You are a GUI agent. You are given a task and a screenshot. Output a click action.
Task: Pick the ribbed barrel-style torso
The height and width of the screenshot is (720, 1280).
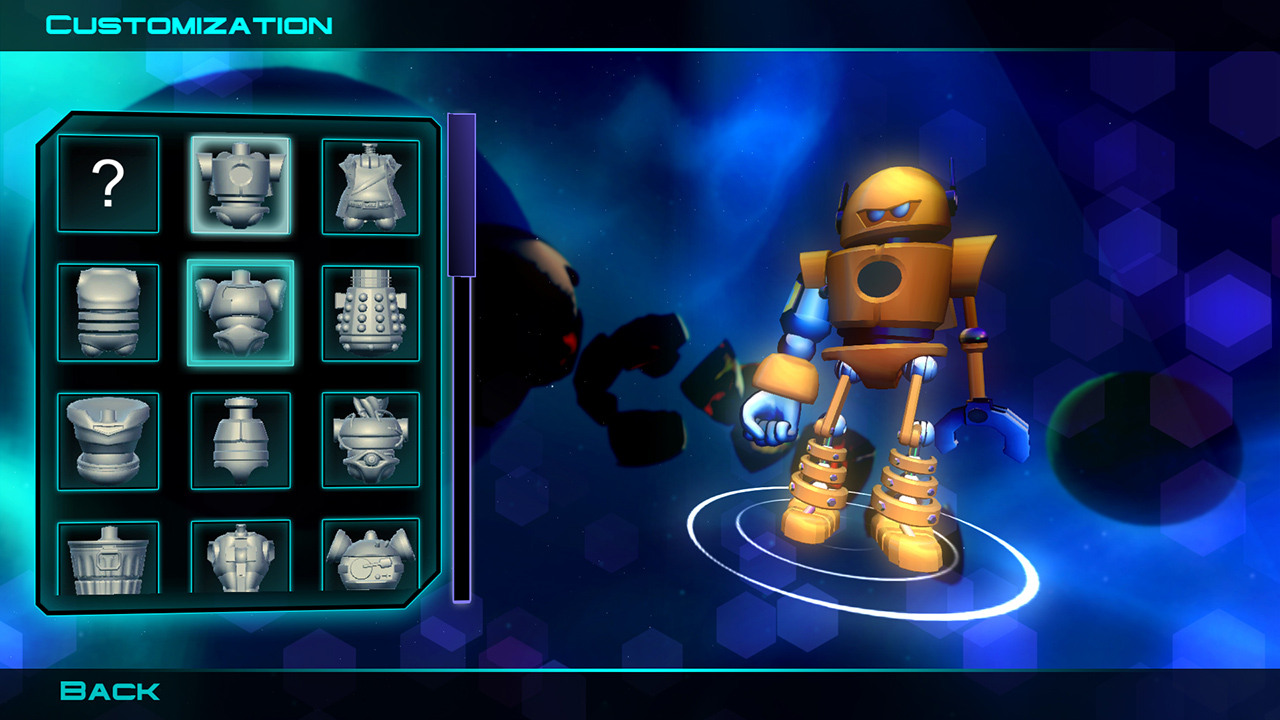[x=107, y=311]
